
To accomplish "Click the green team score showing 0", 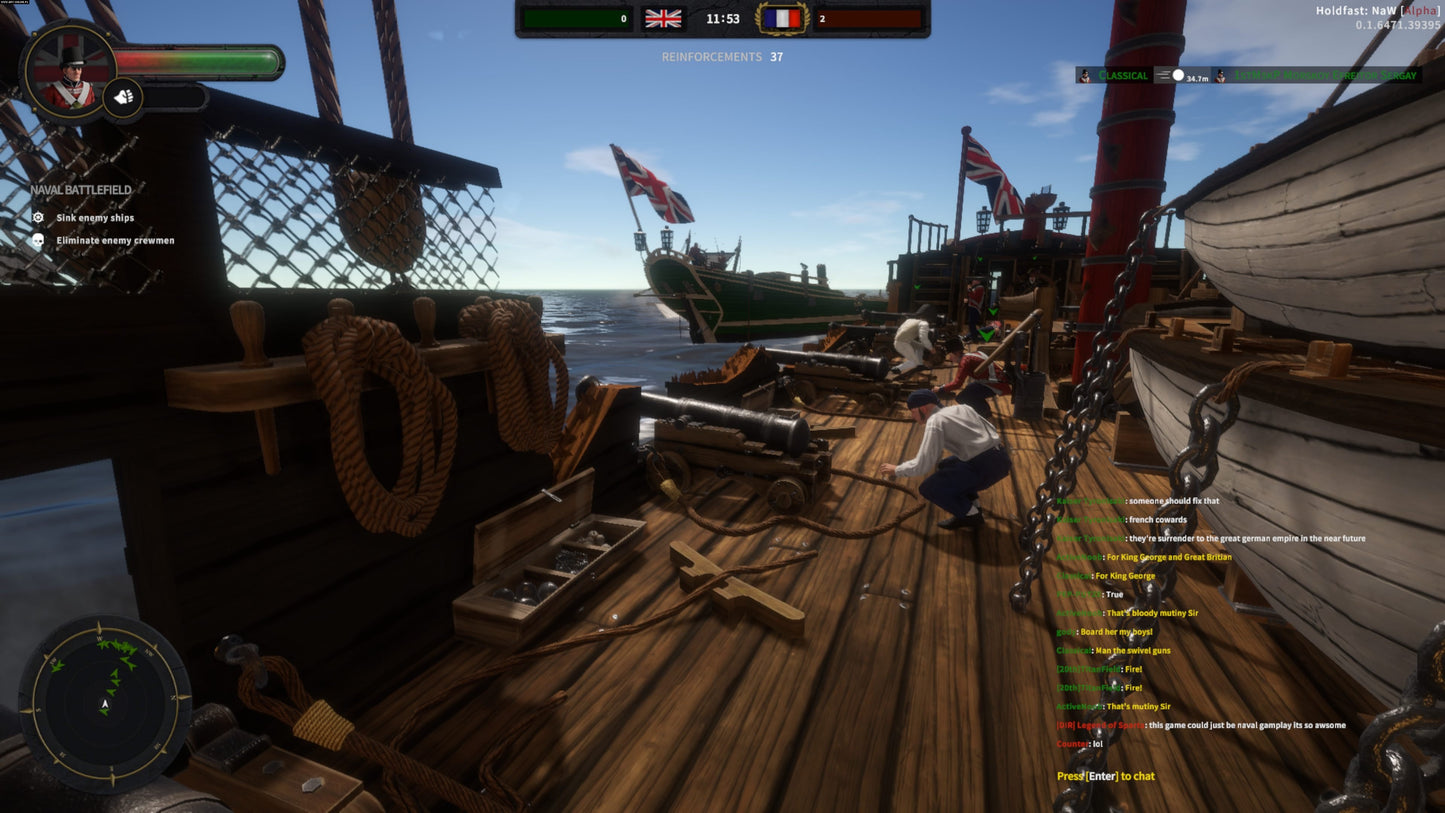I will tap(575, 18).
